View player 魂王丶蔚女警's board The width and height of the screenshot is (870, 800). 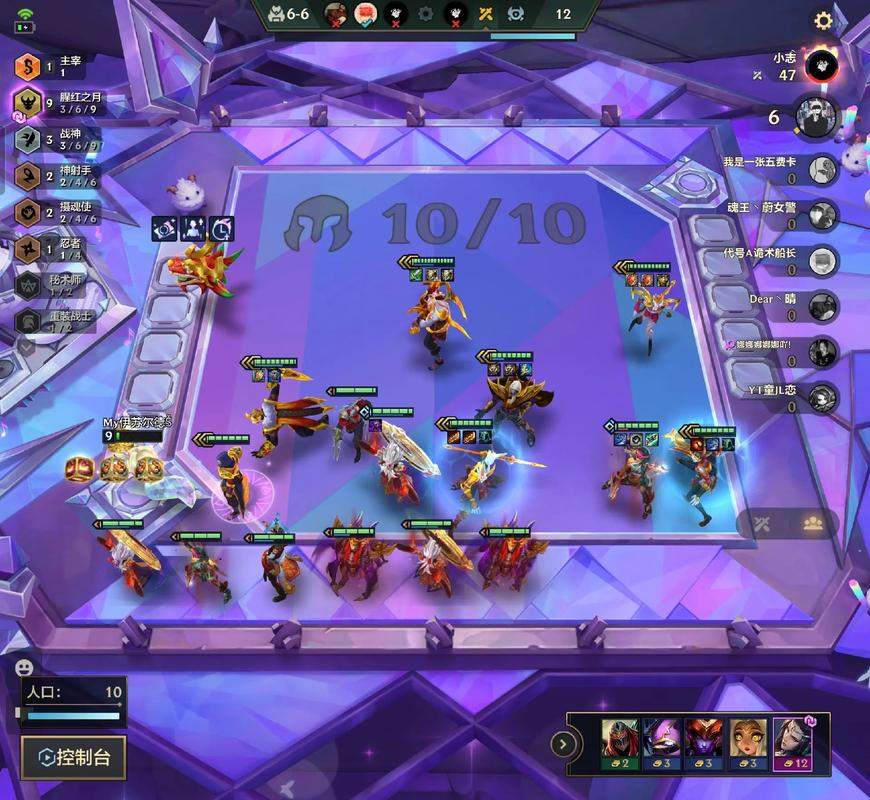(822, 215)
